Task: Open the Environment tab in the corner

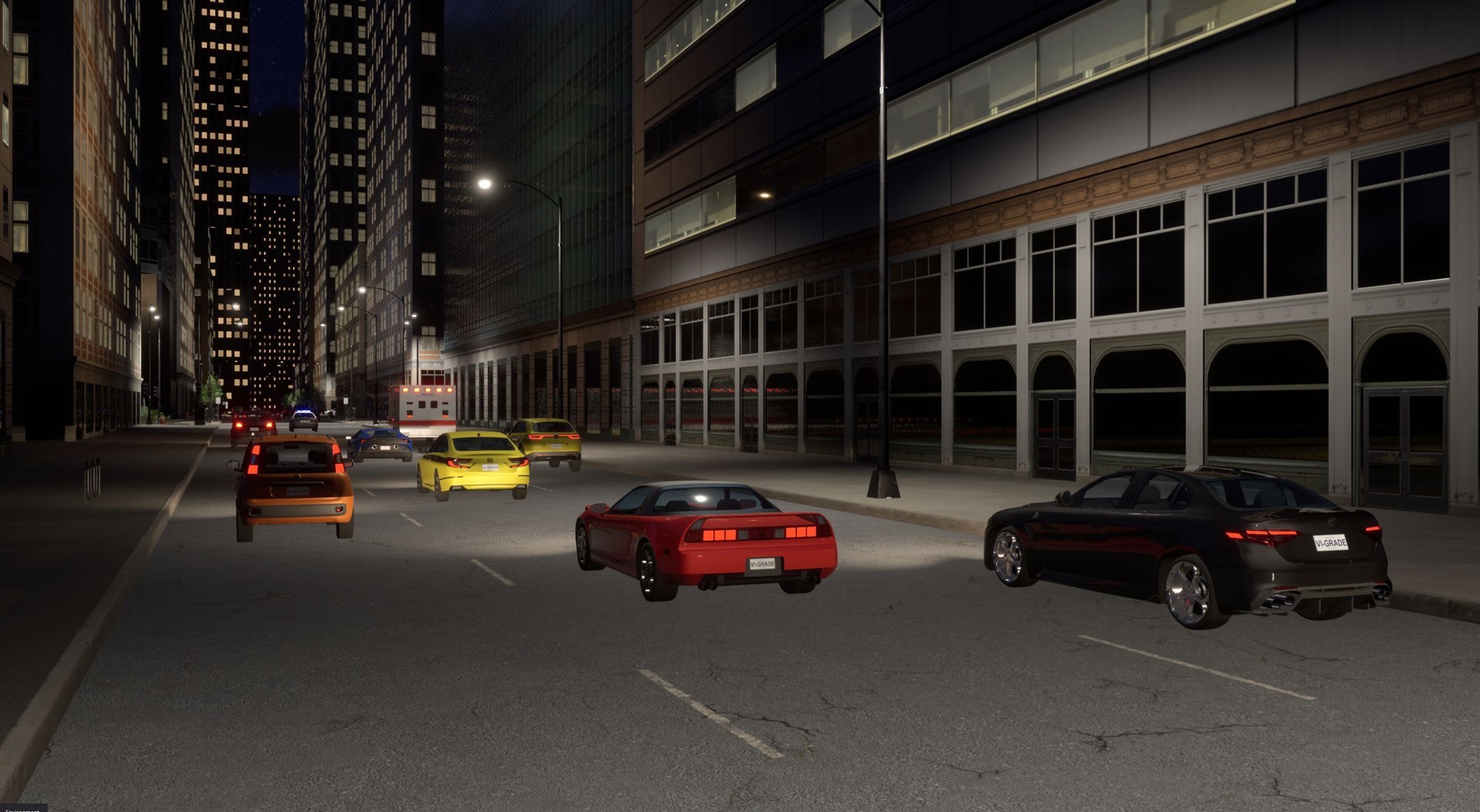Action: [22, 808]
